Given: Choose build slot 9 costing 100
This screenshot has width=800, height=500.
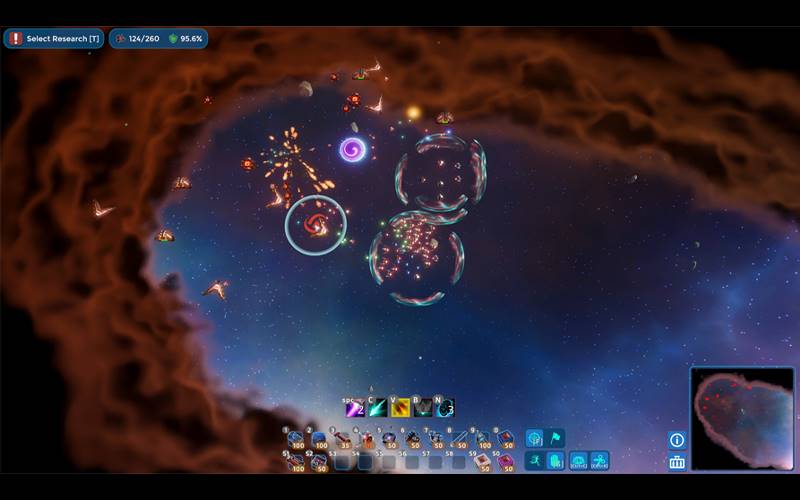Looking at the screenshot, I should tap(482, 439).
